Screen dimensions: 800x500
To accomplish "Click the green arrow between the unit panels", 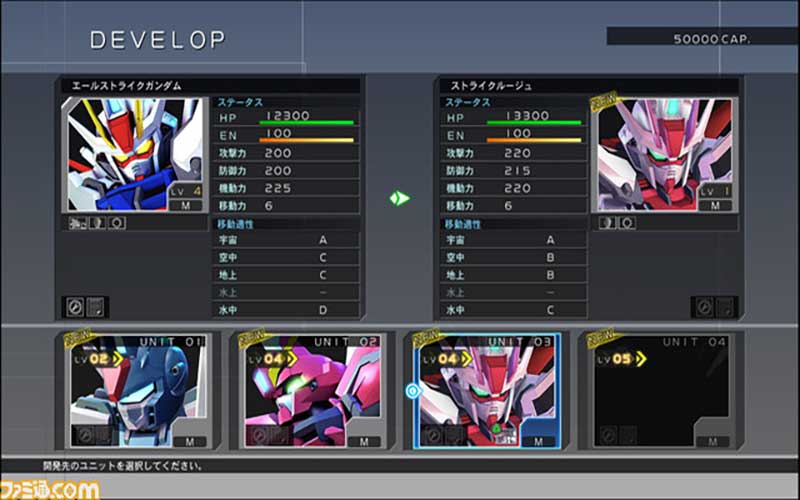I will click(x=400, y=198).
